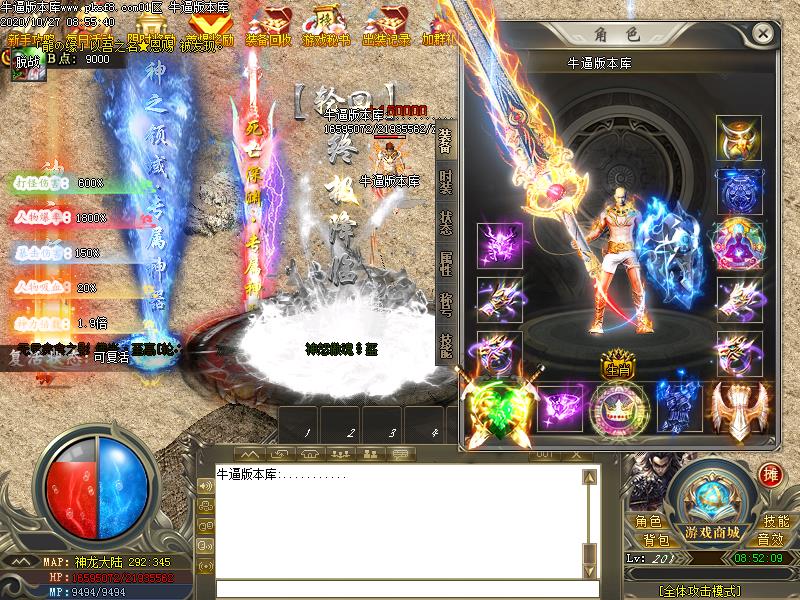Open the 状态 status tab
Viewport: 800px width, 600px height.
[446, 221]
